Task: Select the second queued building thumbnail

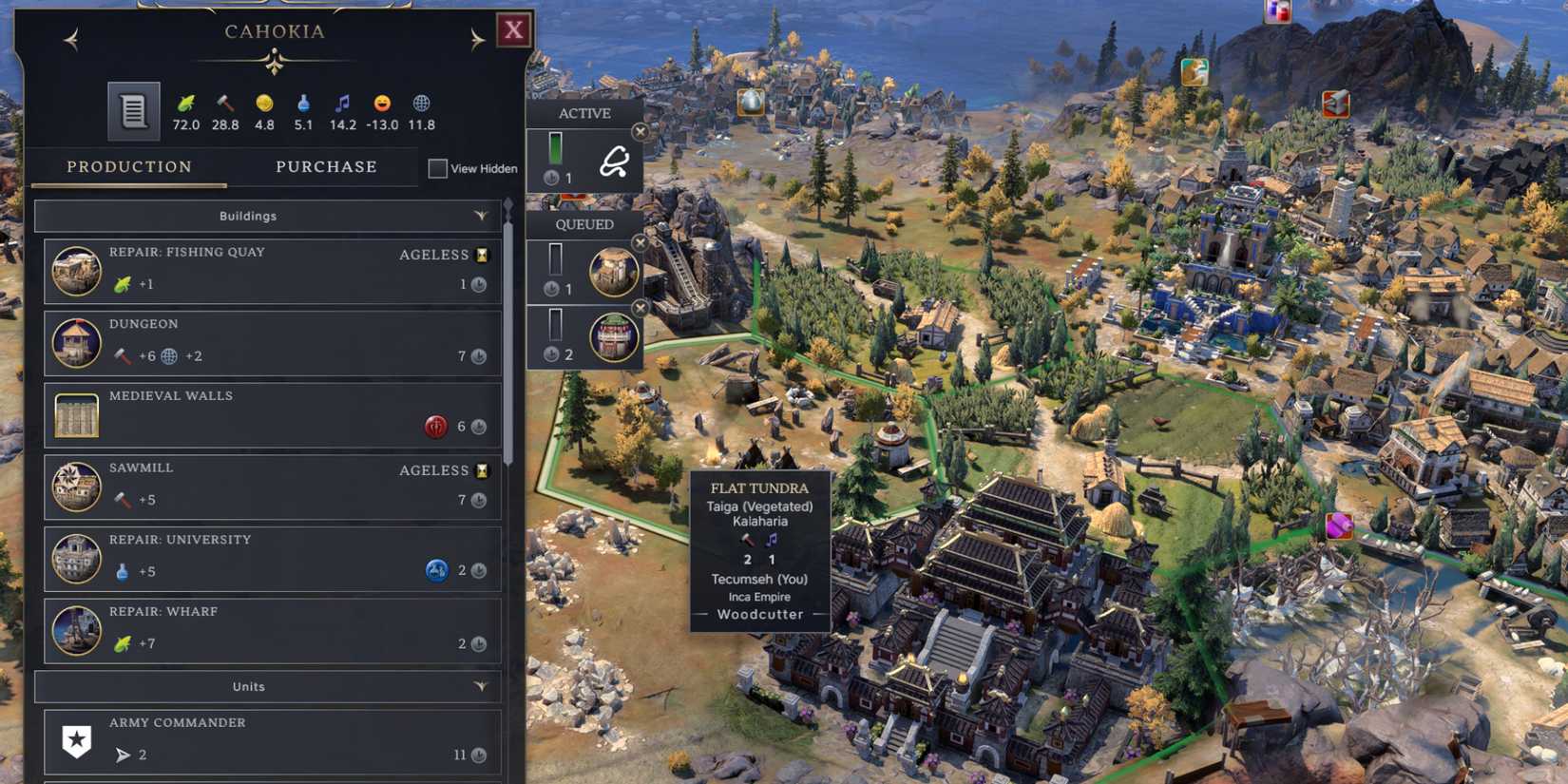Action: [x=613, y=337]
